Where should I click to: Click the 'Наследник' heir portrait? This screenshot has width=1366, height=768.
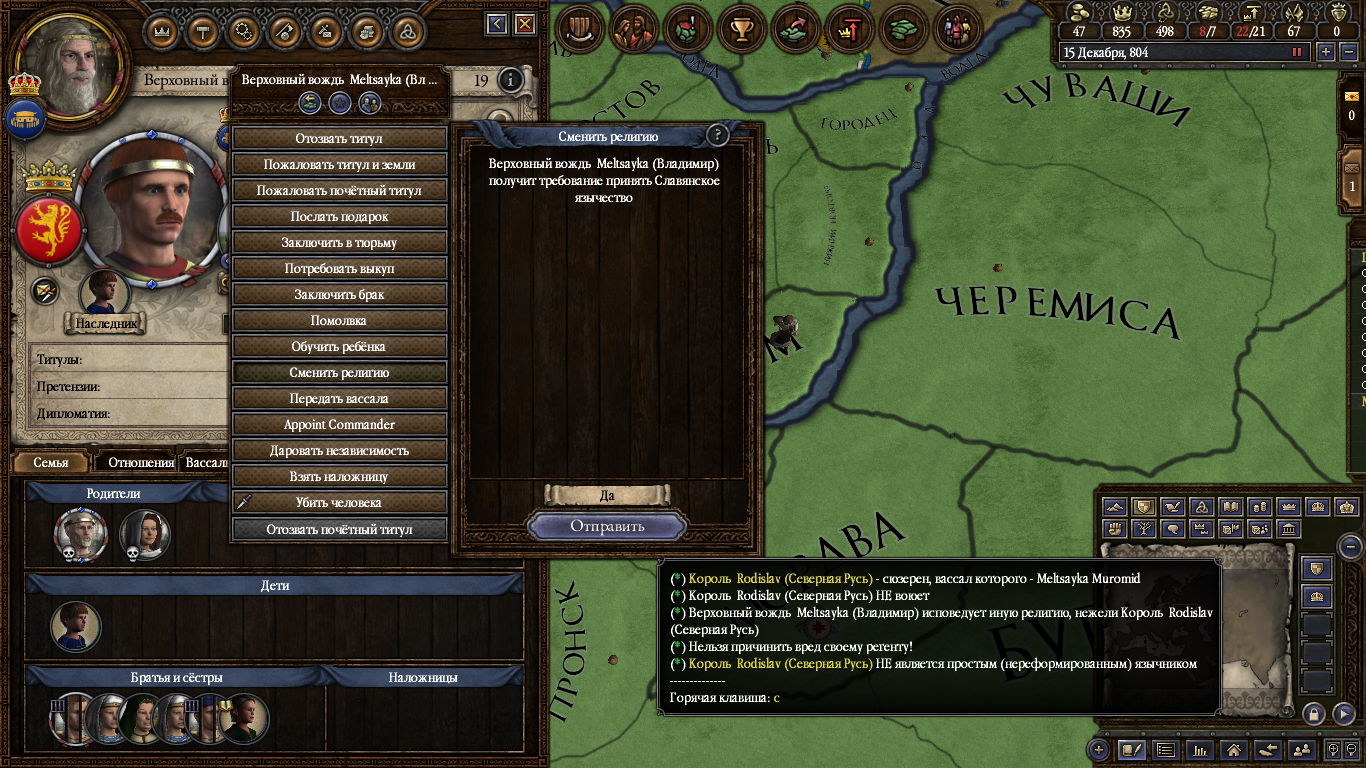(x=104, y=292)
